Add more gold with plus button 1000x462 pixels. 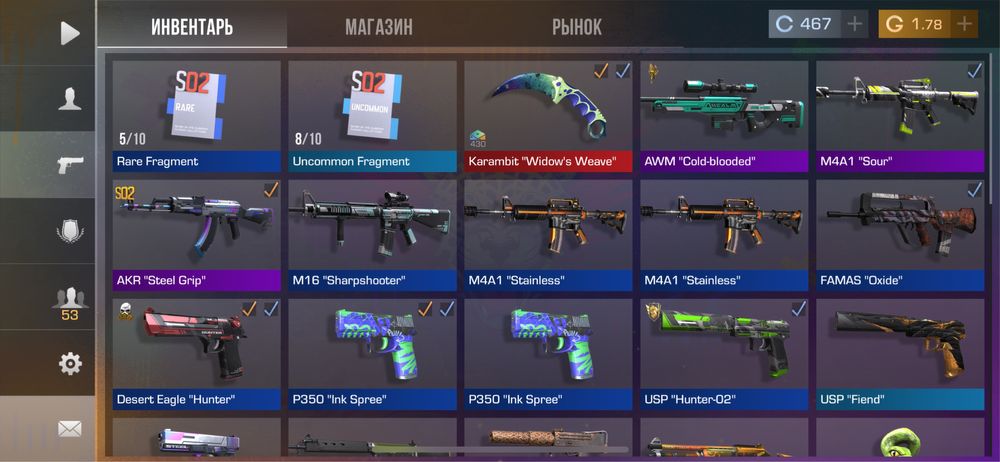(964, 24)
